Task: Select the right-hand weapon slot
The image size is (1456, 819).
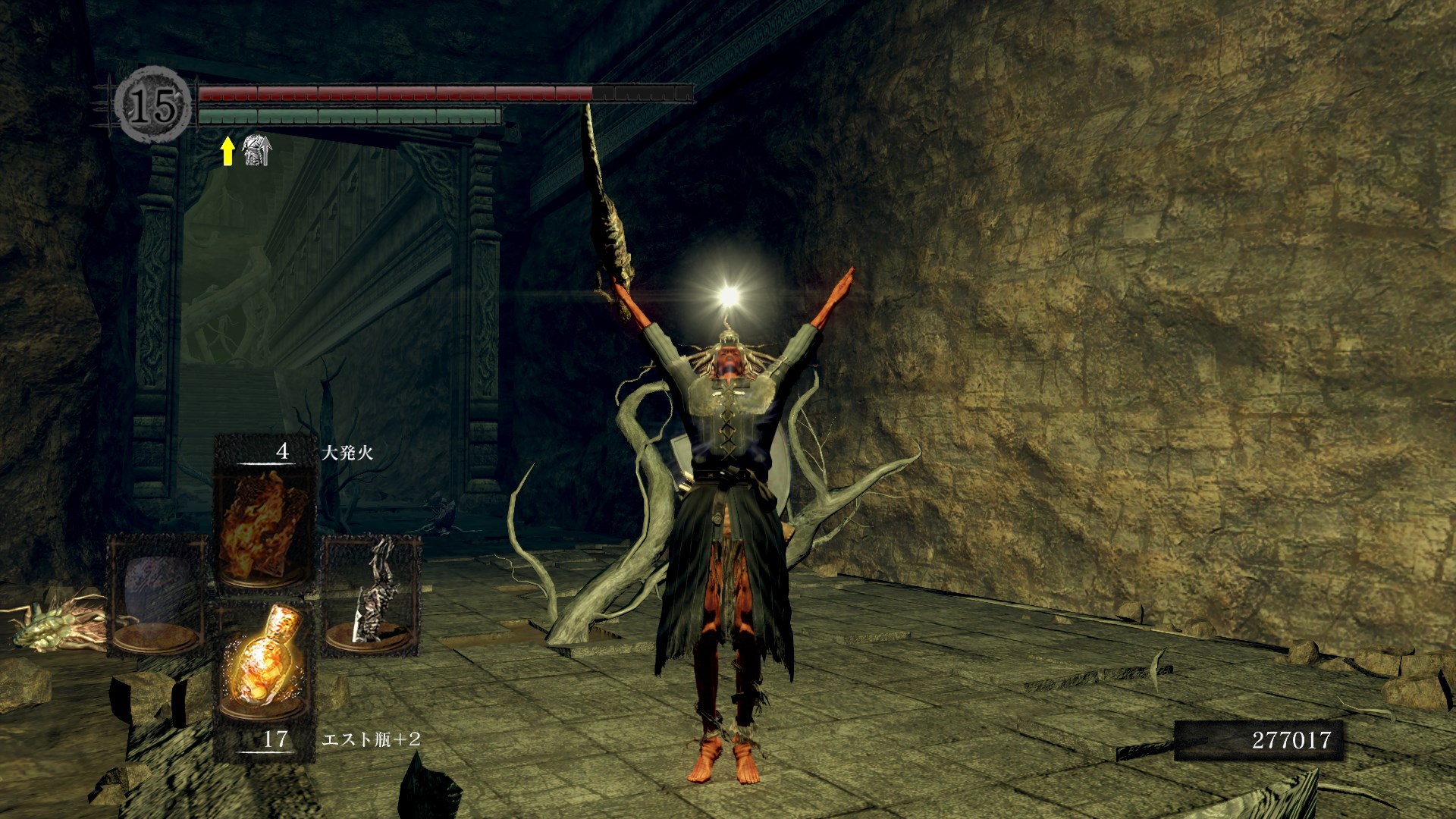Action: pos(372,595)
